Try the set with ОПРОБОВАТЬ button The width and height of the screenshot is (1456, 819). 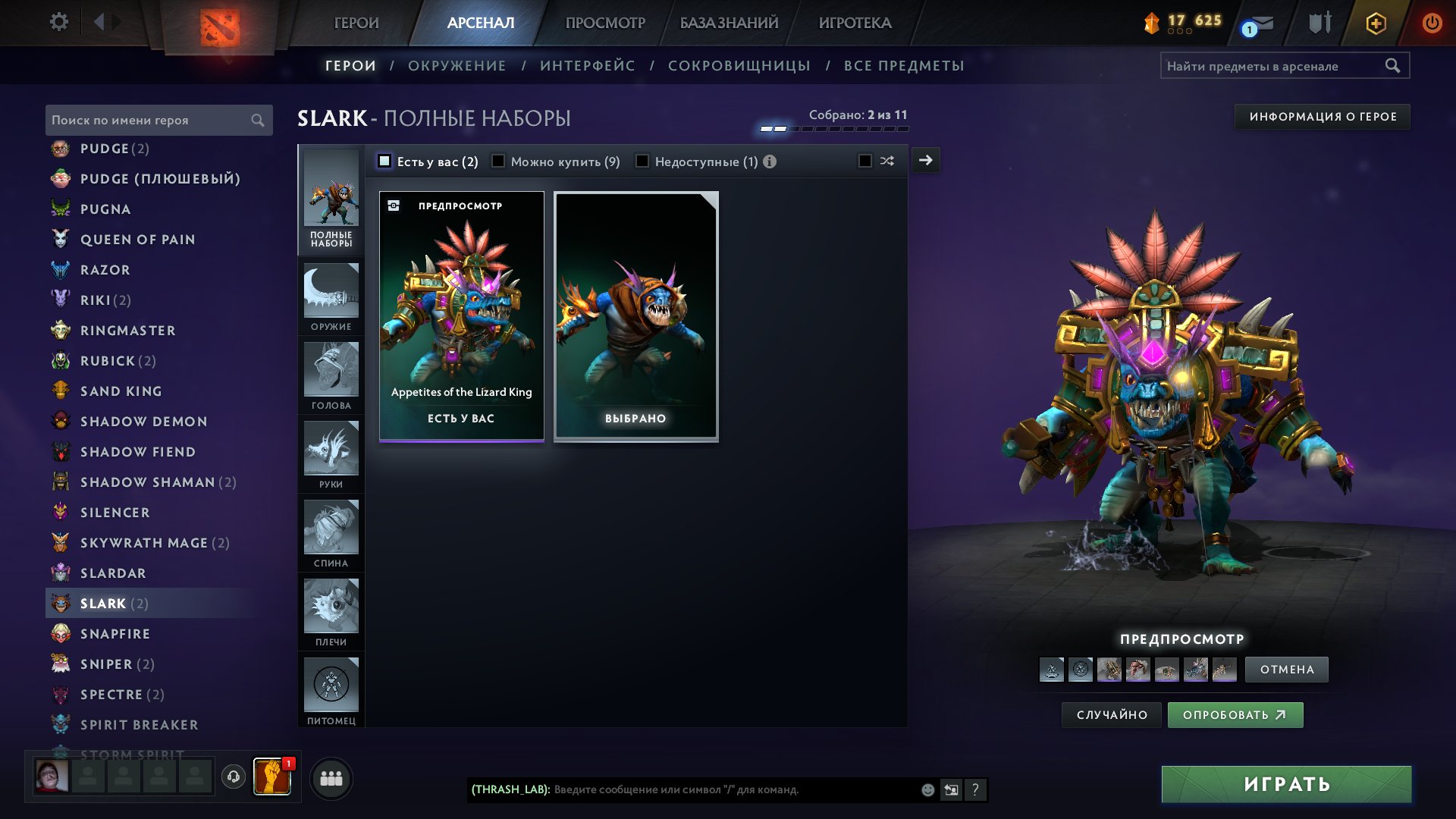[x=1235, y=715]
